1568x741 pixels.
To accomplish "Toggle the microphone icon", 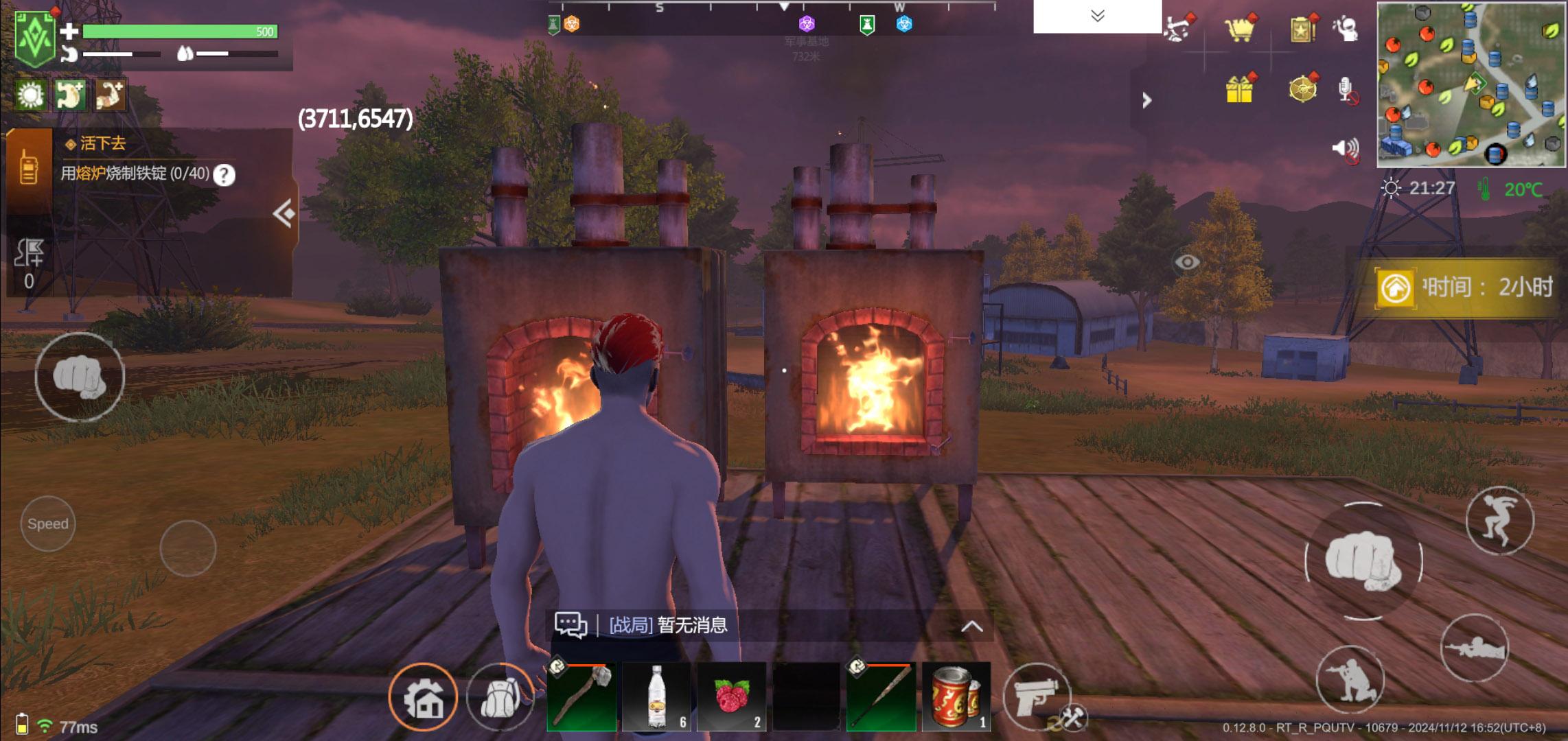I will 1346,90.
